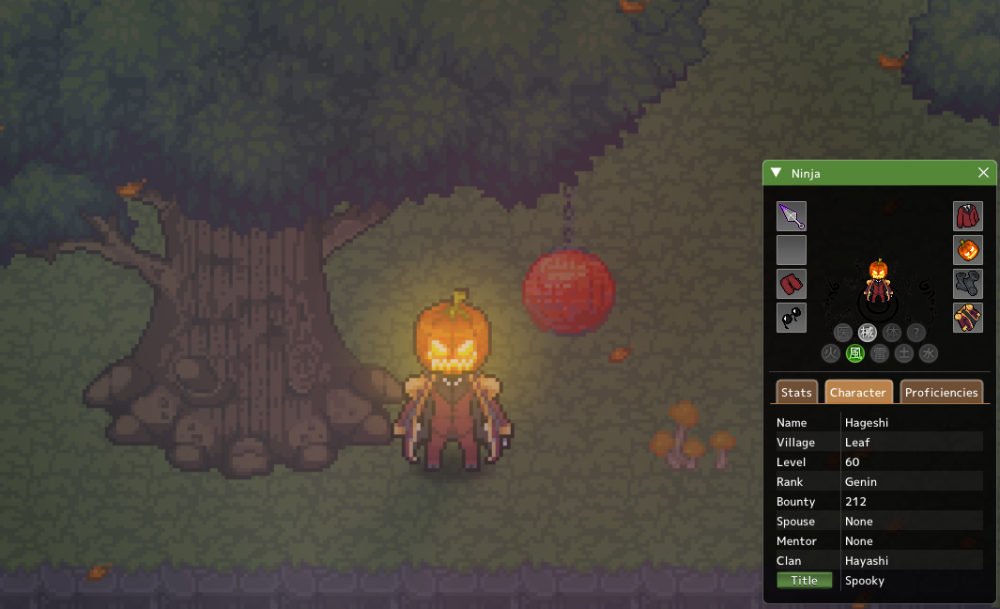The image size is (1000, 609).
Task: Click the red jacket equipment slot
Action: tap(967, 216)
